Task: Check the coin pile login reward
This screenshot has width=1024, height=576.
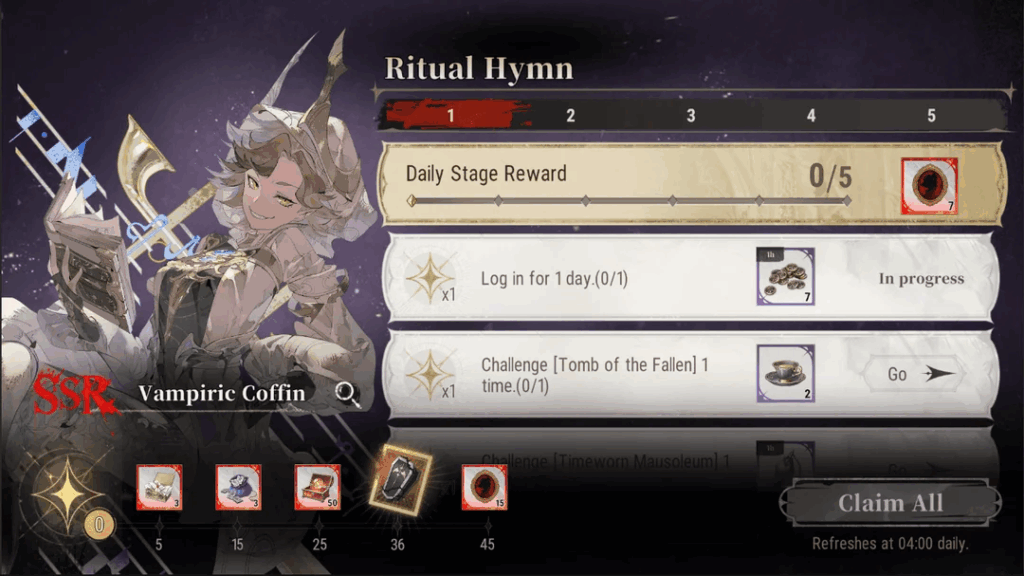Action: 785,277
